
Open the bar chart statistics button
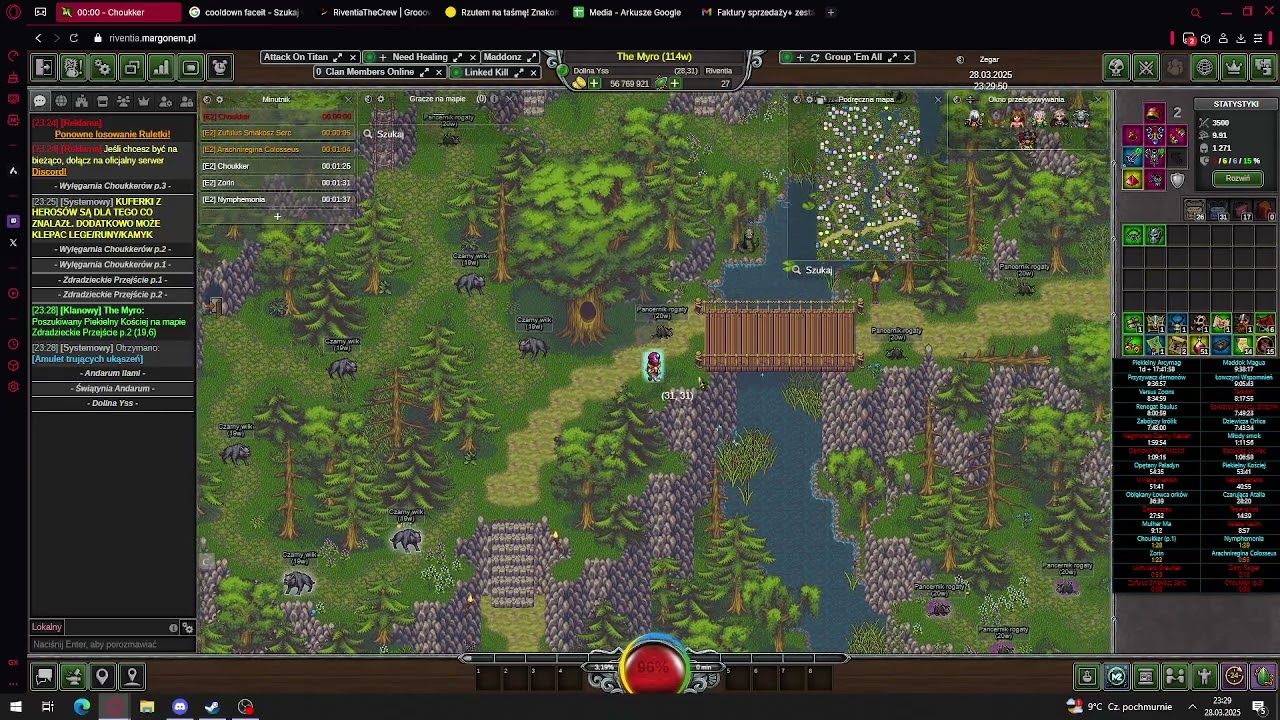point(161,67)
